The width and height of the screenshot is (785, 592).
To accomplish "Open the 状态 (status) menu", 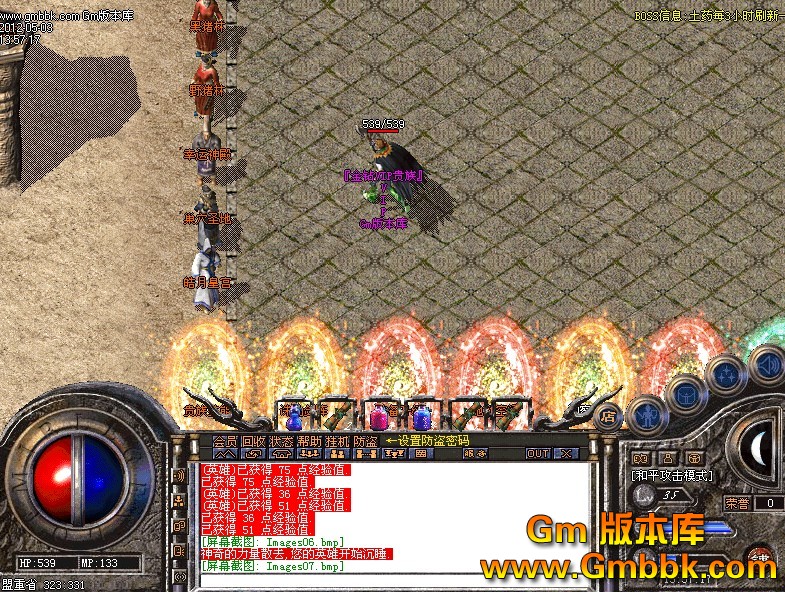I will 280,441.
